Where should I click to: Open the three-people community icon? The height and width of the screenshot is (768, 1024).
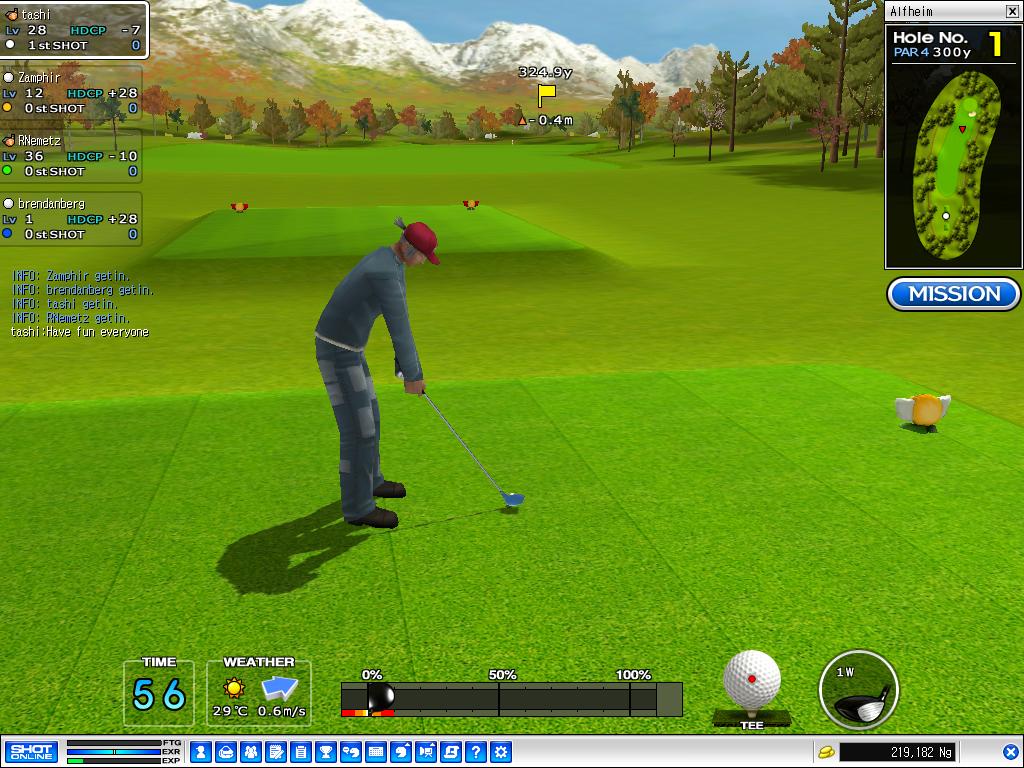click(251, 752)
